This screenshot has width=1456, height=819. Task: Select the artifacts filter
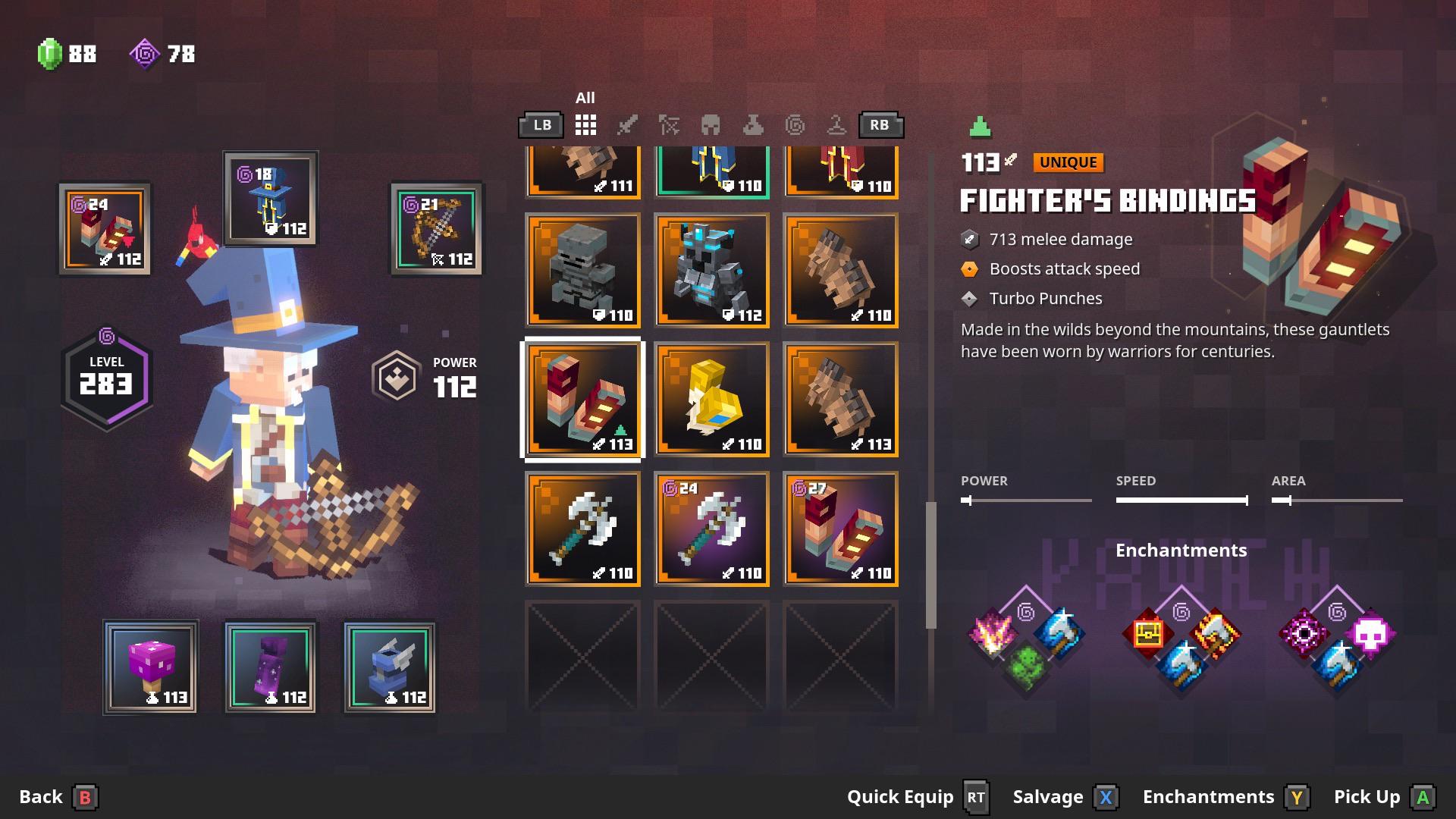coord(836,125)
